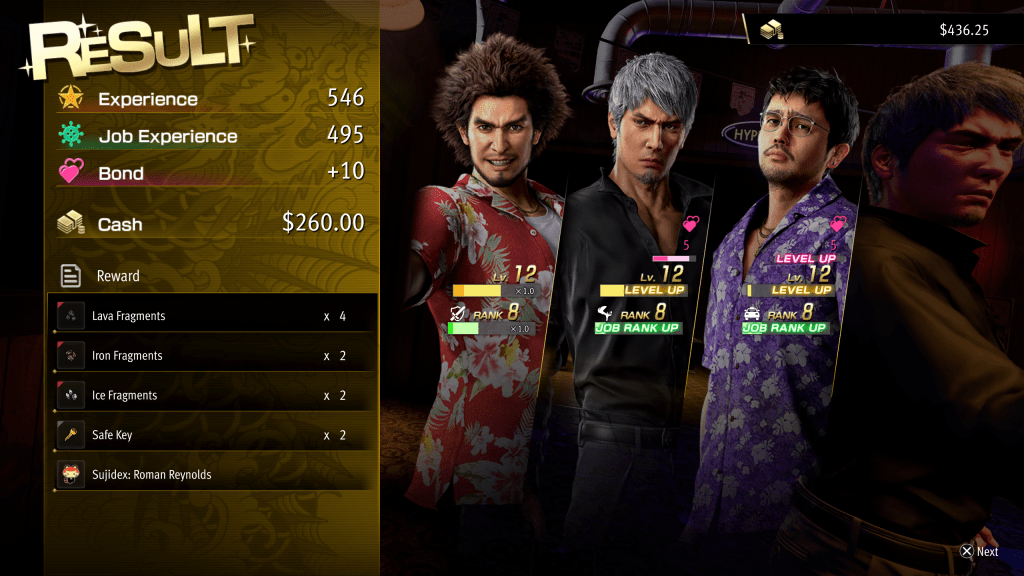The height and width of the screenshot is (576, 1024).
Task: Choose the Ice Fragments reward row
Action: [x=212, y=395]
